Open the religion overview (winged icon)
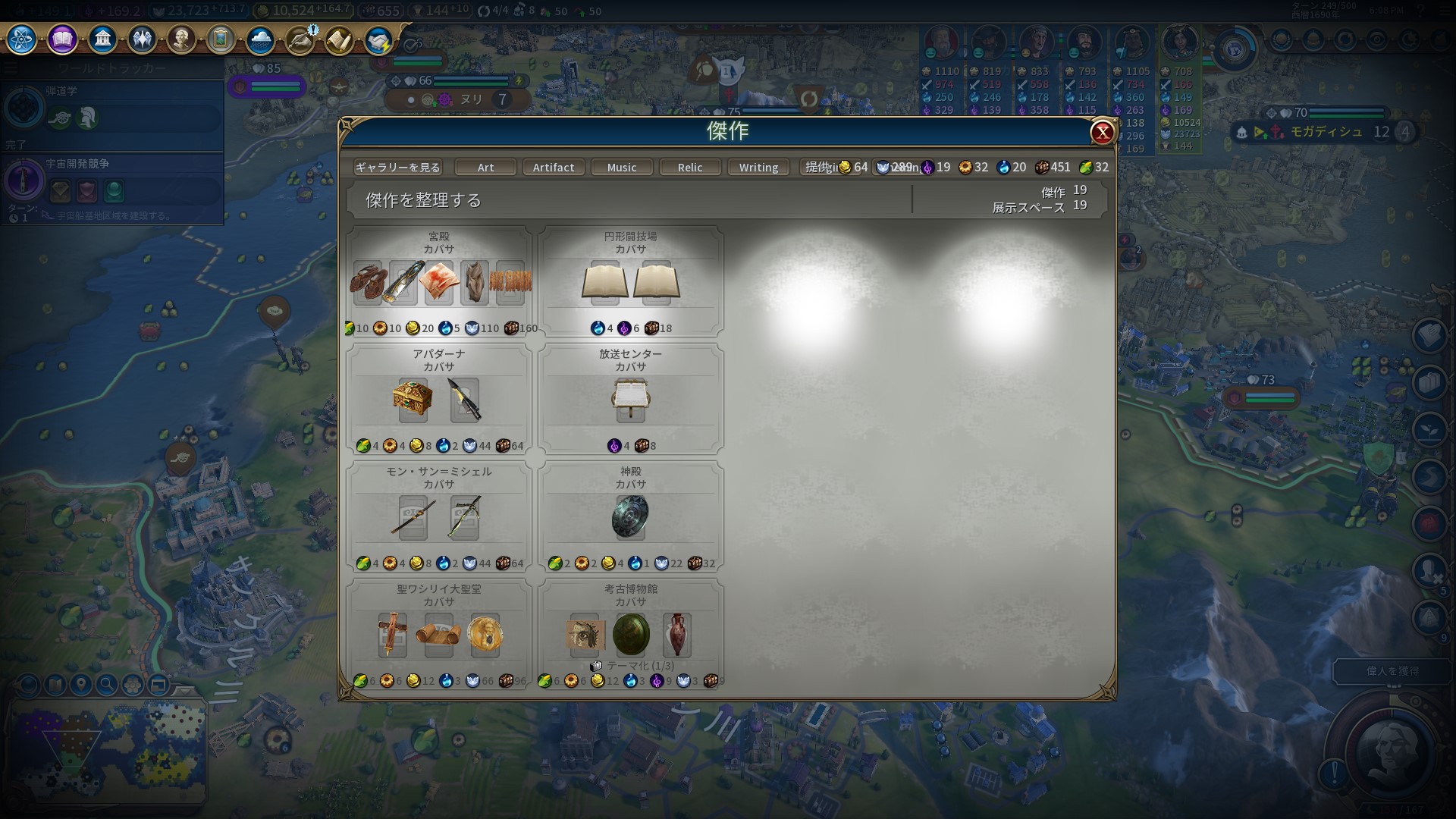The image size is (1456, 819). 143,39
